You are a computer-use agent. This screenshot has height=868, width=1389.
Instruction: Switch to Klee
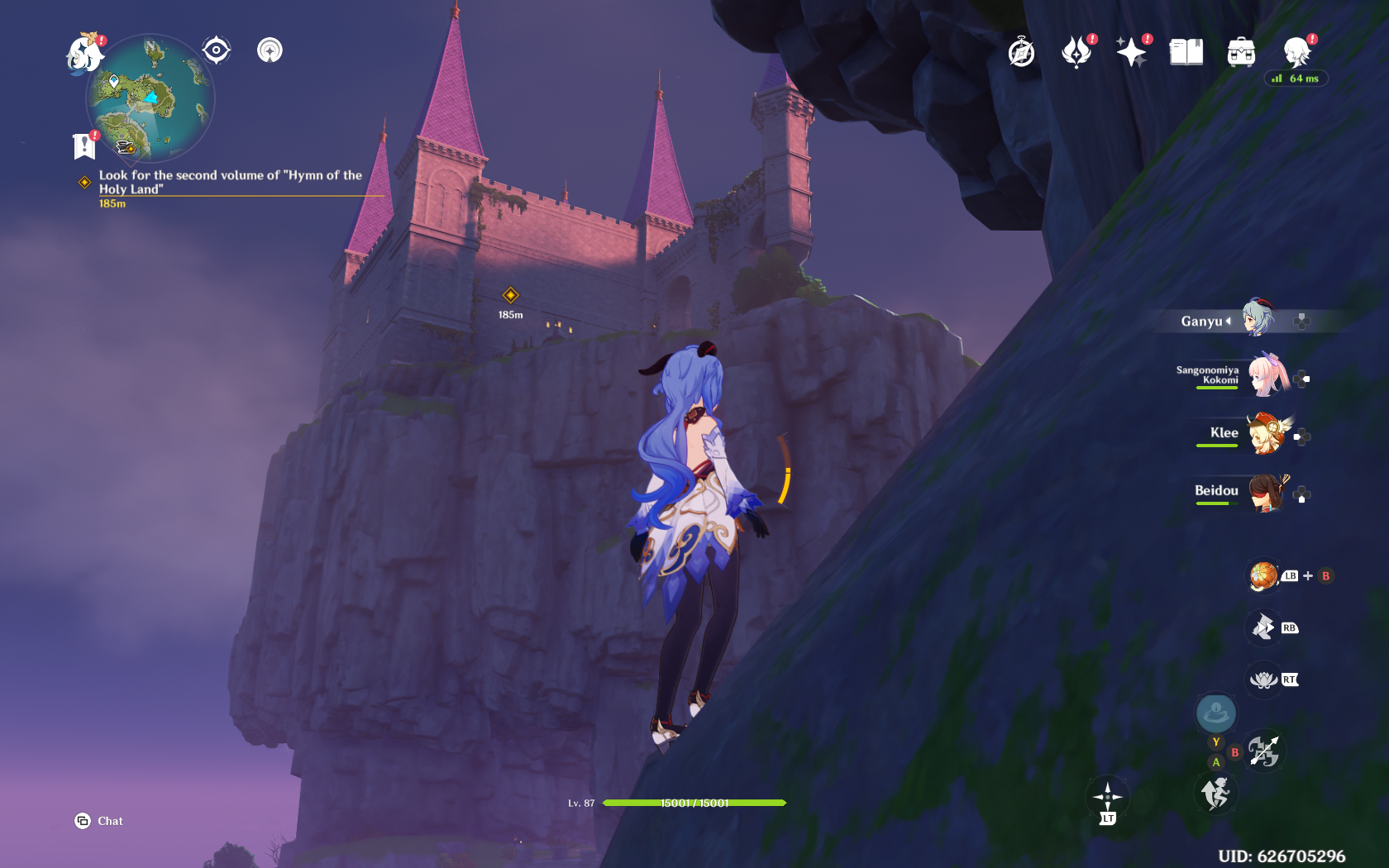[x=1267, y=434]
